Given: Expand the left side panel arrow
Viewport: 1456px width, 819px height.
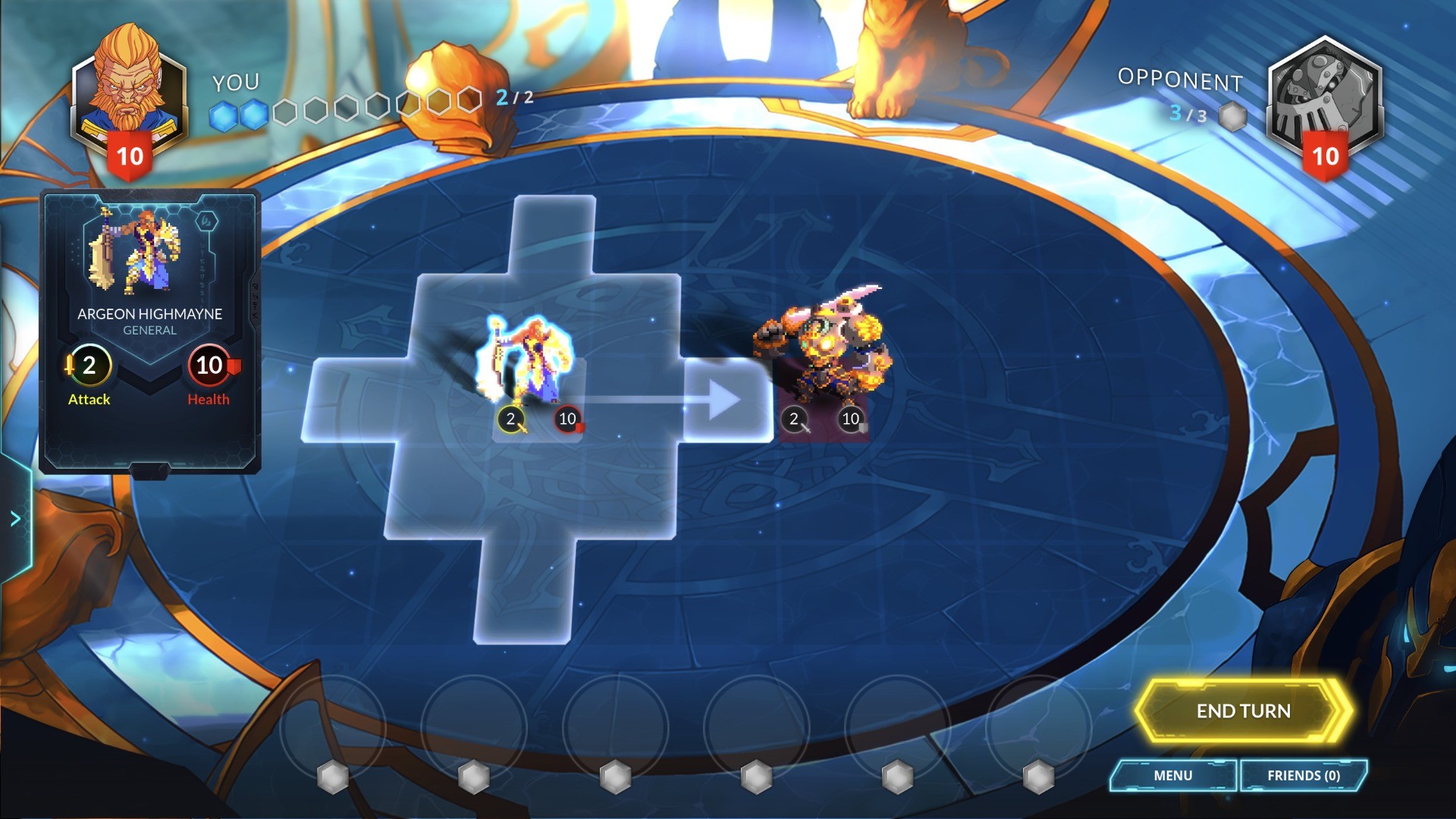Looking at the screenshot, I should click(x=15, y=519).
